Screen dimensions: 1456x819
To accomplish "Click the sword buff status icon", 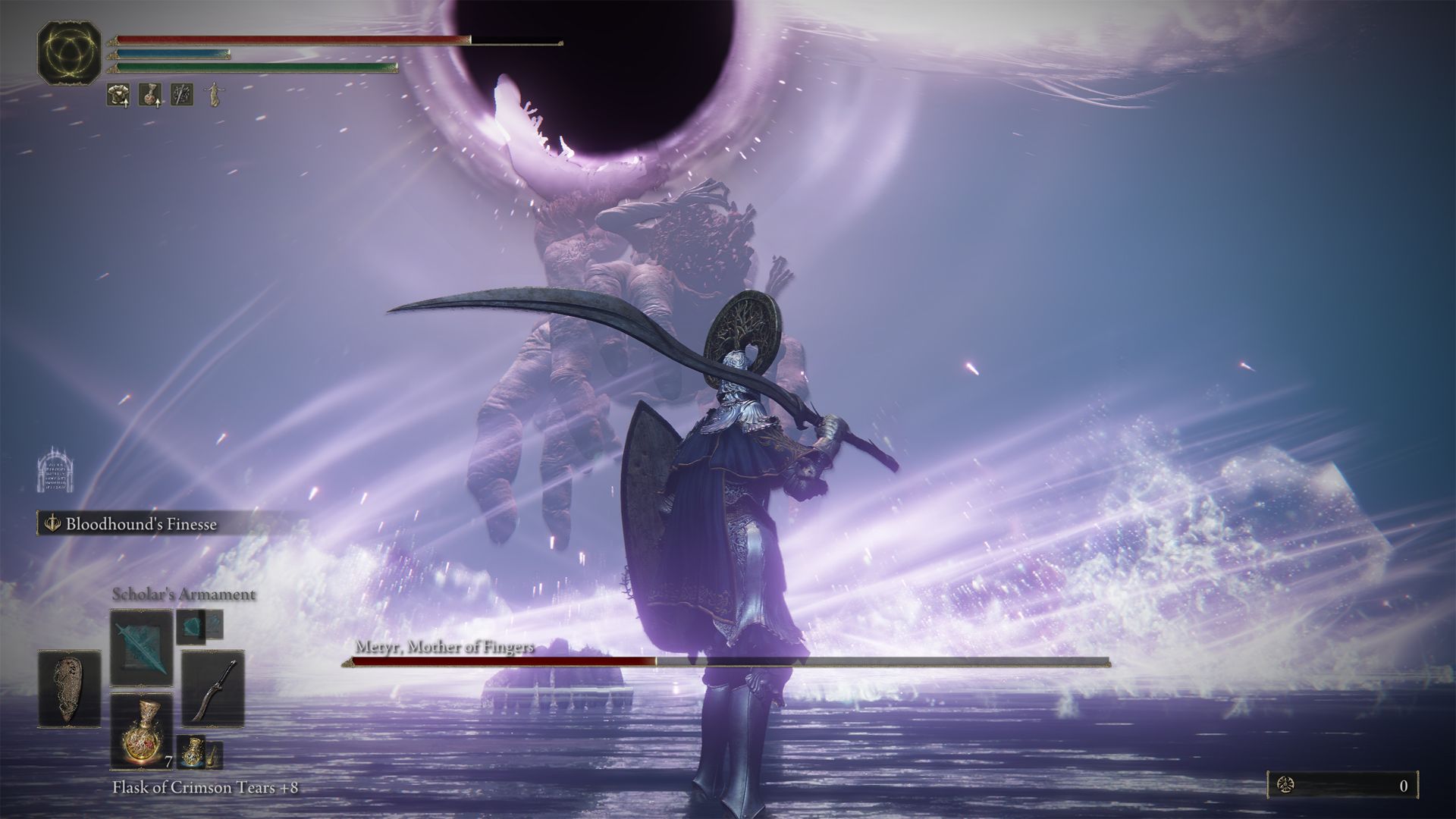I will click(181, 95).
